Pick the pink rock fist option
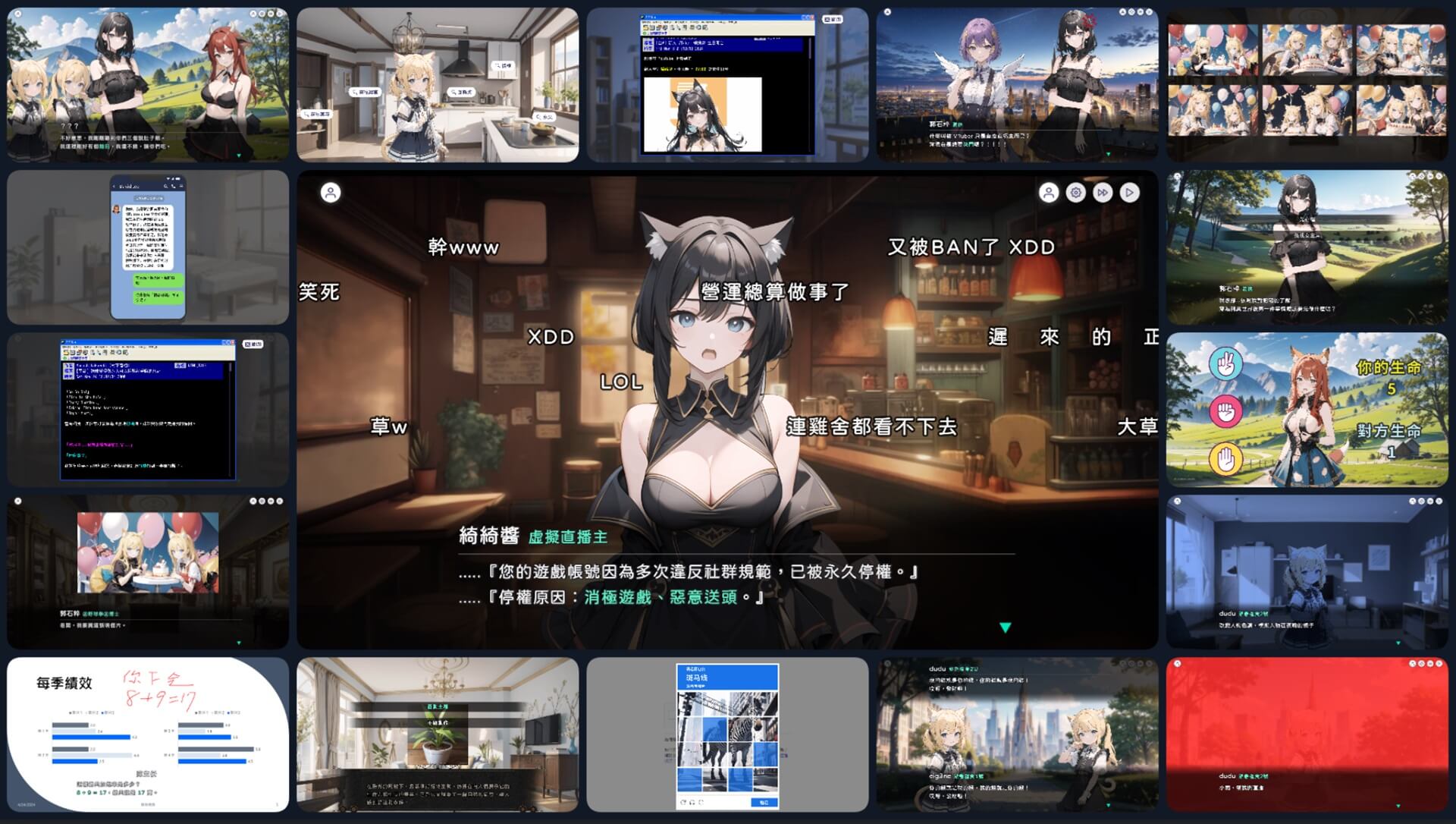 (1225, 411)
